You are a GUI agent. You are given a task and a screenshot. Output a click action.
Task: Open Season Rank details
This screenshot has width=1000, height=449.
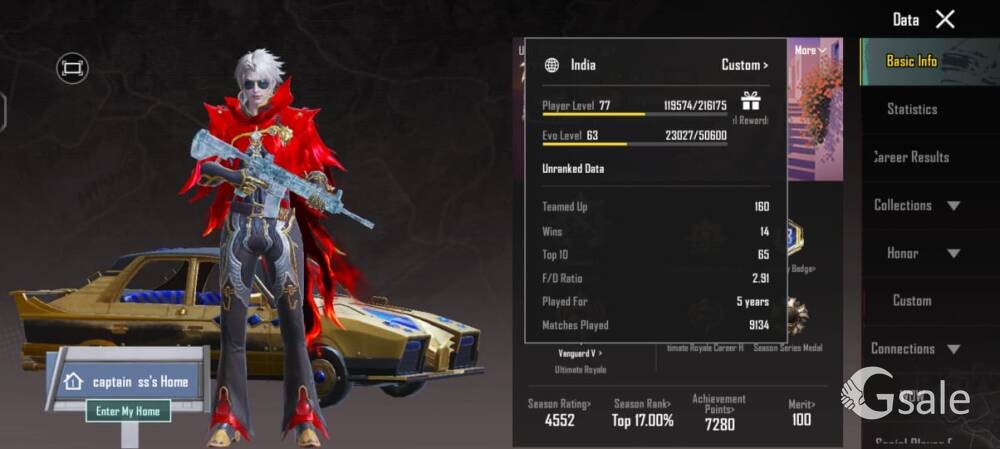point(642,413)
